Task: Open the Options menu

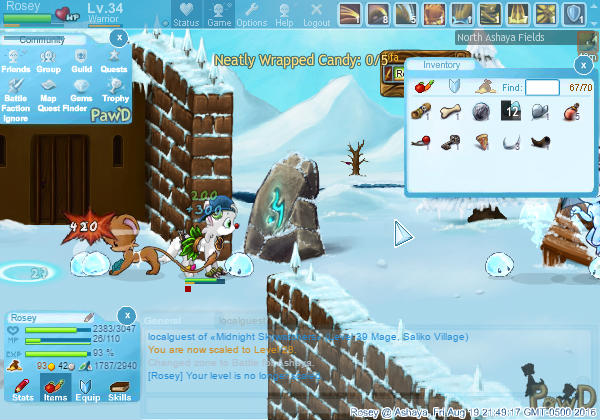Action: (x=251, y=14)
